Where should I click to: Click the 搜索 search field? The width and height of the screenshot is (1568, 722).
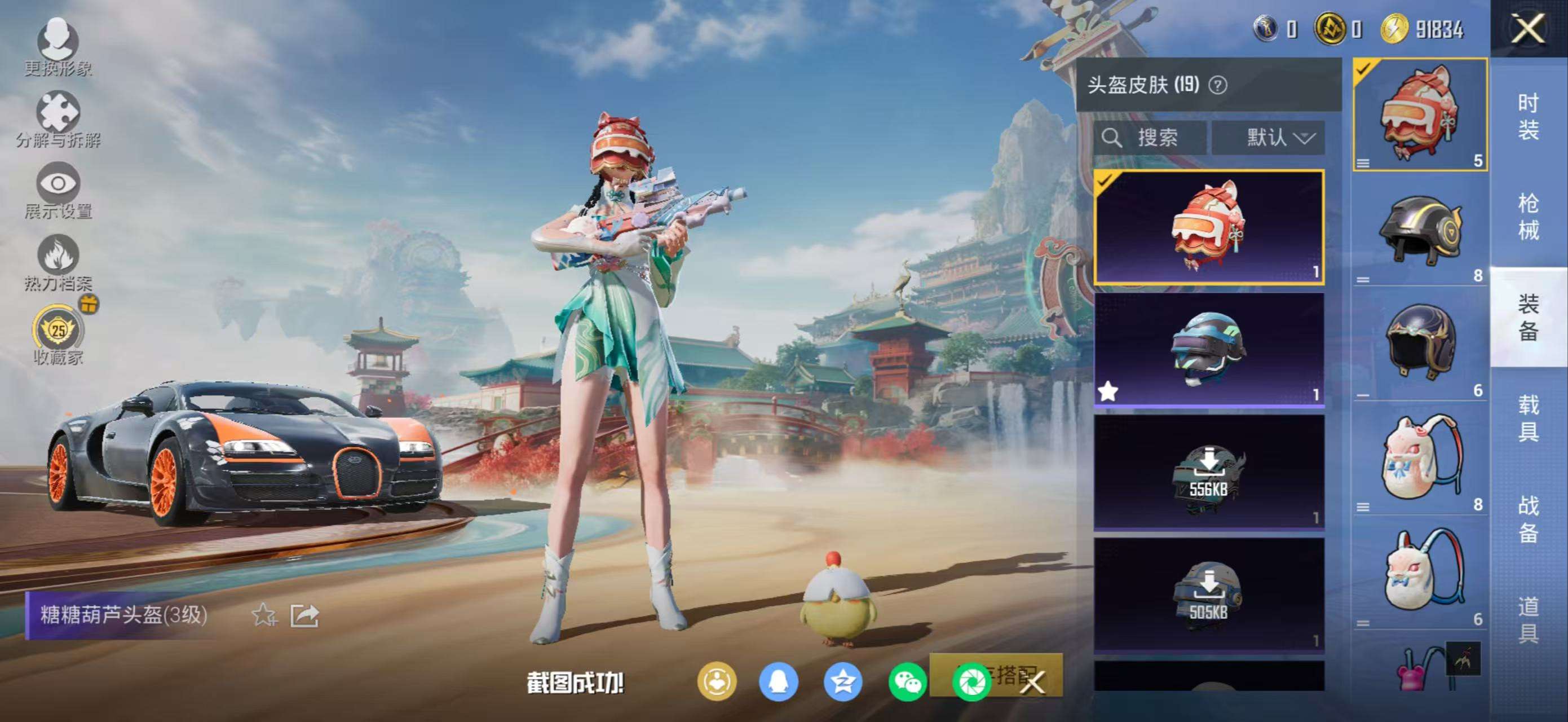pos(1149,138)
